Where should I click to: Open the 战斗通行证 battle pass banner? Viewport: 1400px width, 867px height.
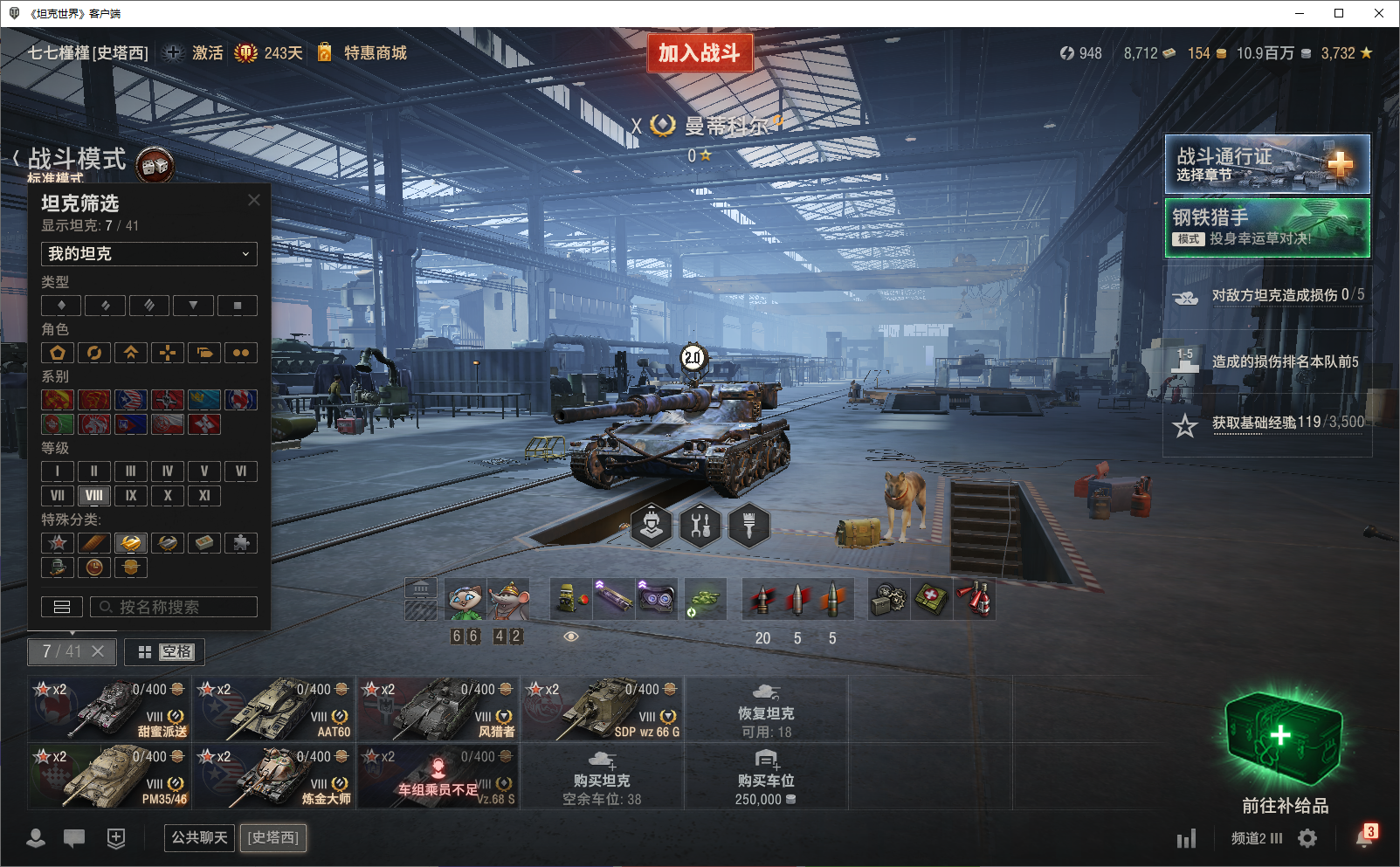[1266, 164]
